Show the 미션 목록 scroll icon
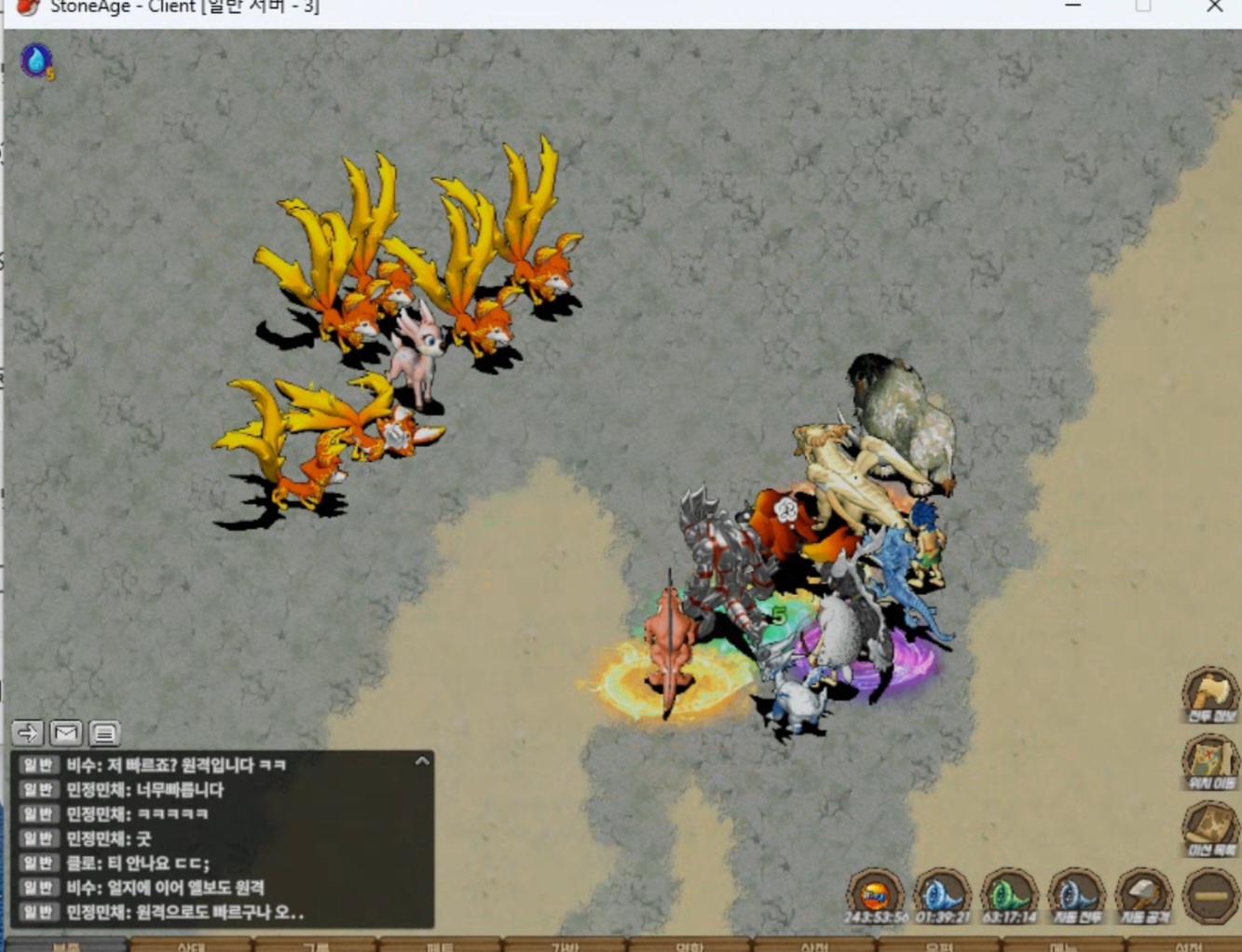 click(x=1209, y=827)
